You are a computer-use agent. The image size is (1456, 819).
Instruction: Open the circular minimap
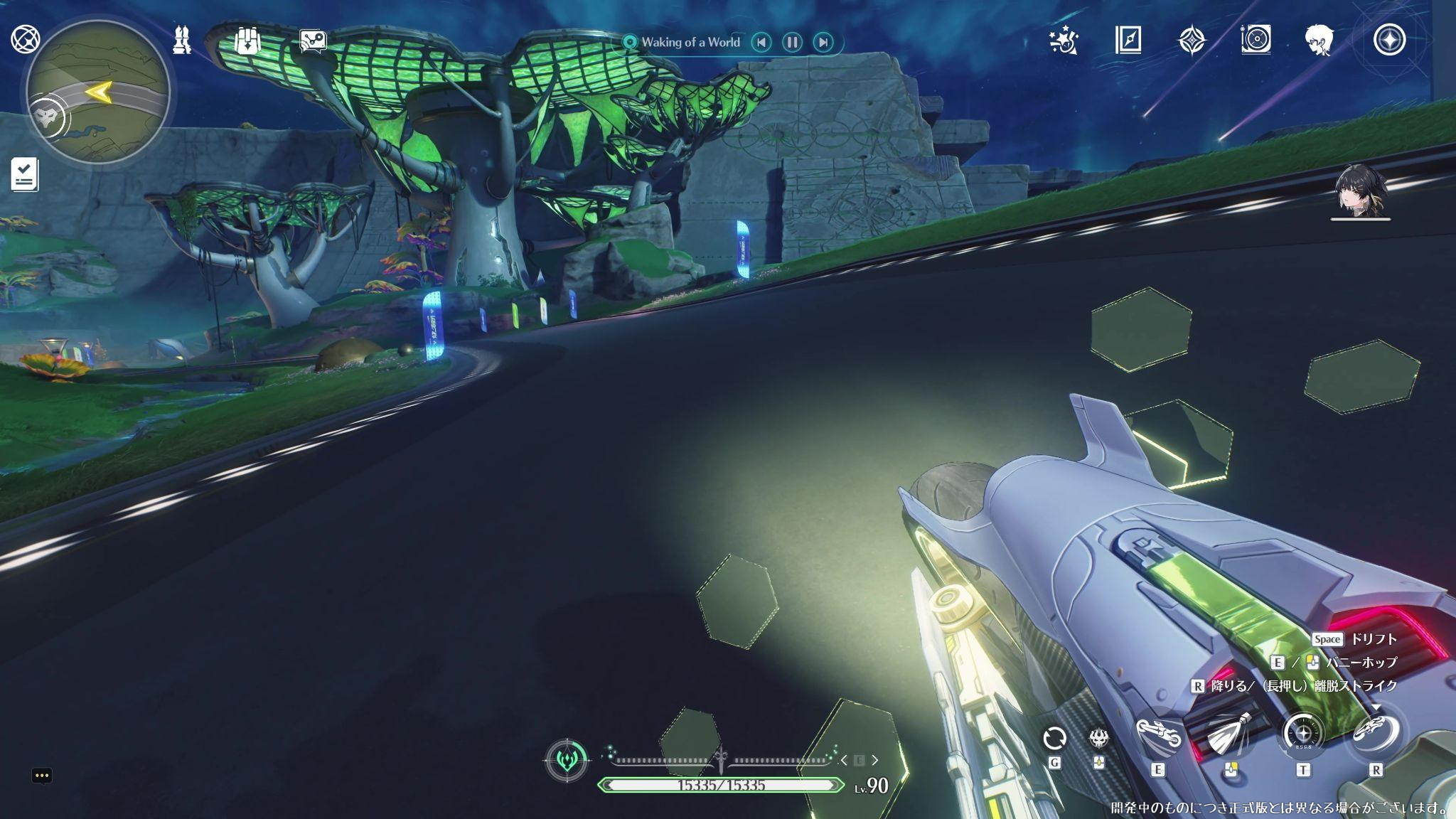(x=98, y=92)
